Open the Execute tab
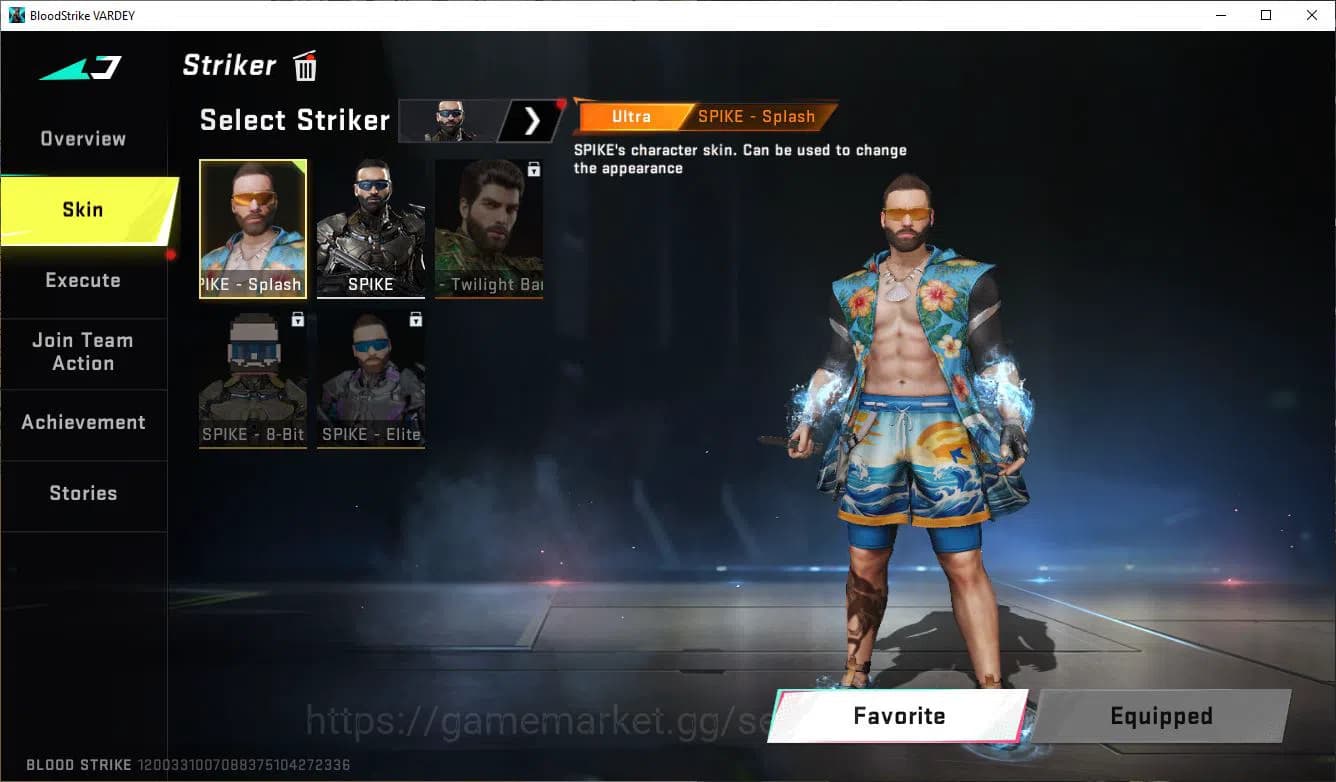This screenshot has height=782, width=1336. (83, 280)
